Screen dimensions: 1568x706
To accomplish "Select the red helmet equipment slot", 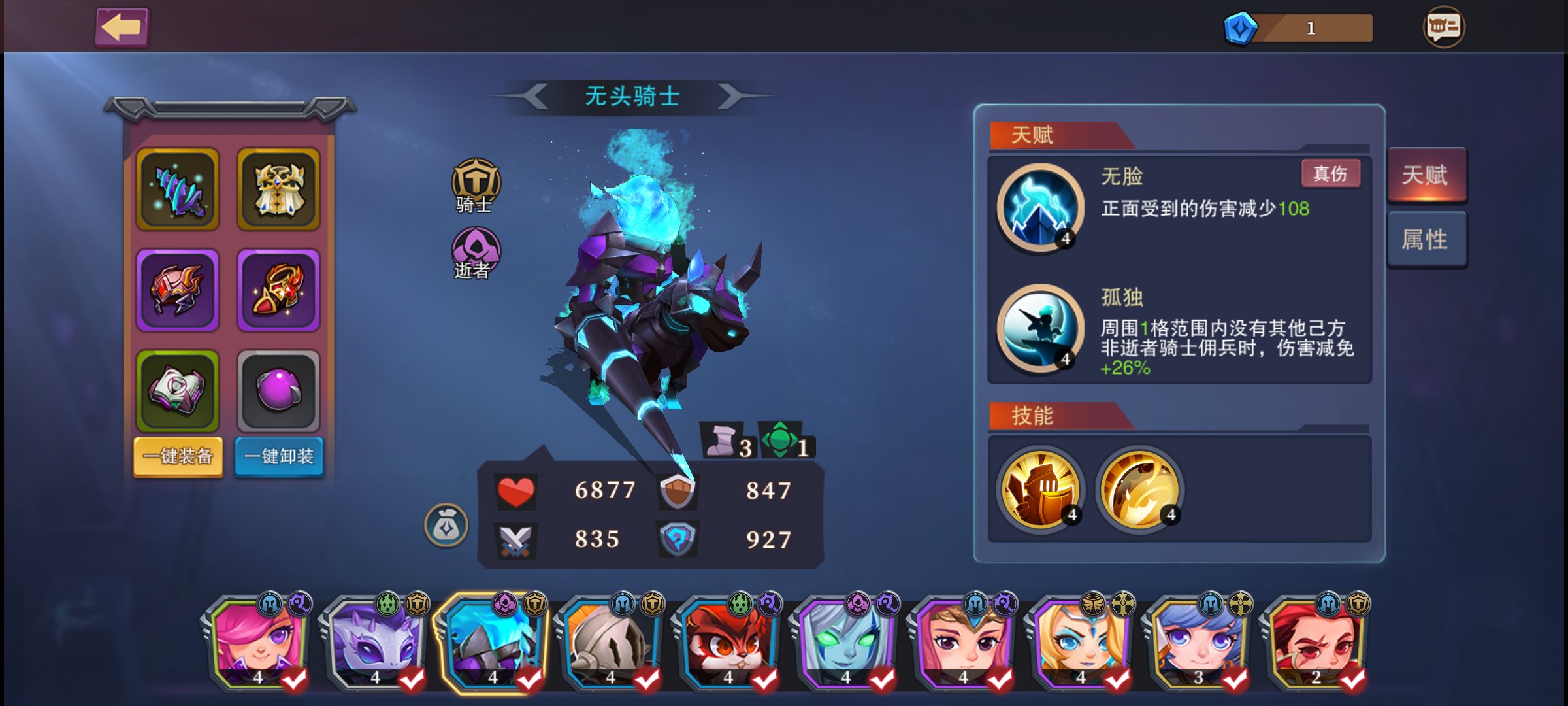I will [177, 290].
